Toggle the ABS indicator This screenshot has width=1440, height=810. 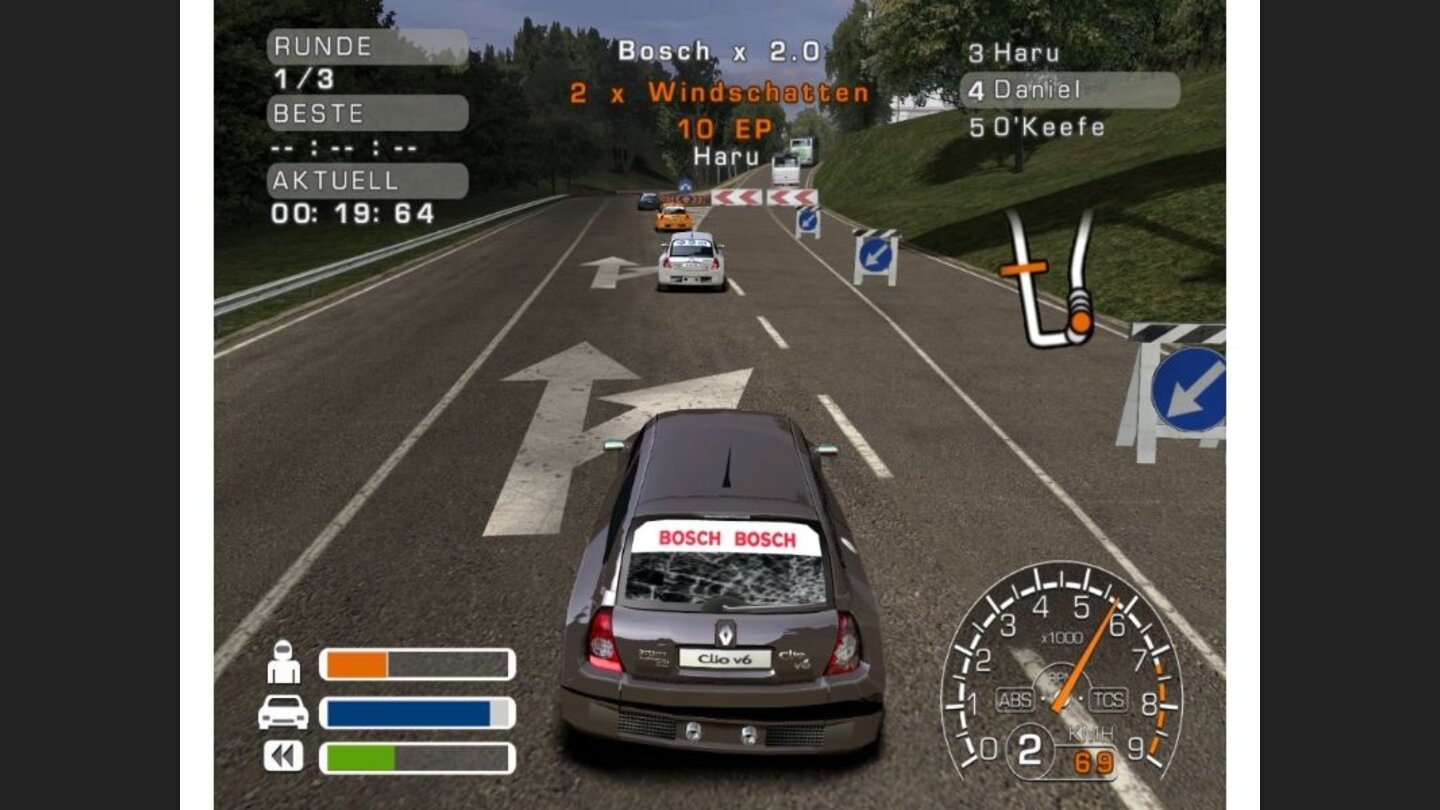point(1015,700)
